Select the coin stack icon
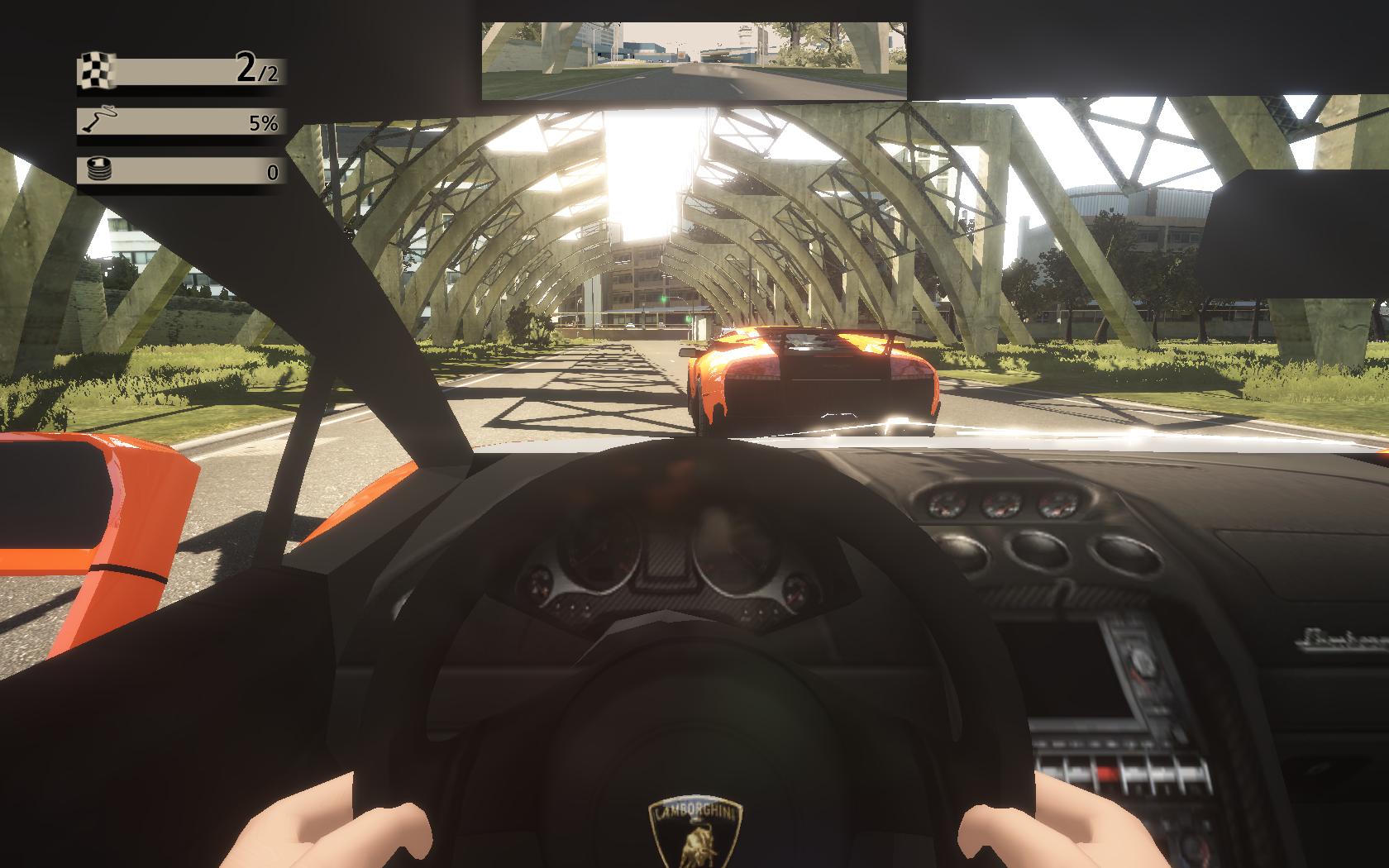The image size is (1389, 868). point(98,172)
